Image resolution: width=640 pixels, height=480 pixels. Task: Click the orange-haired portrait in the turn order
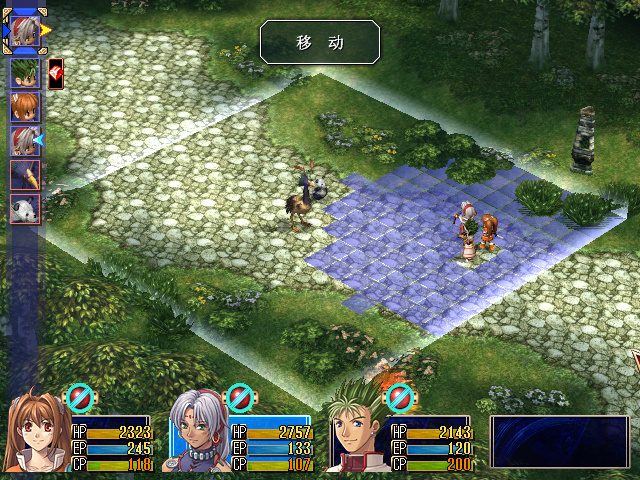pos(24,106)
